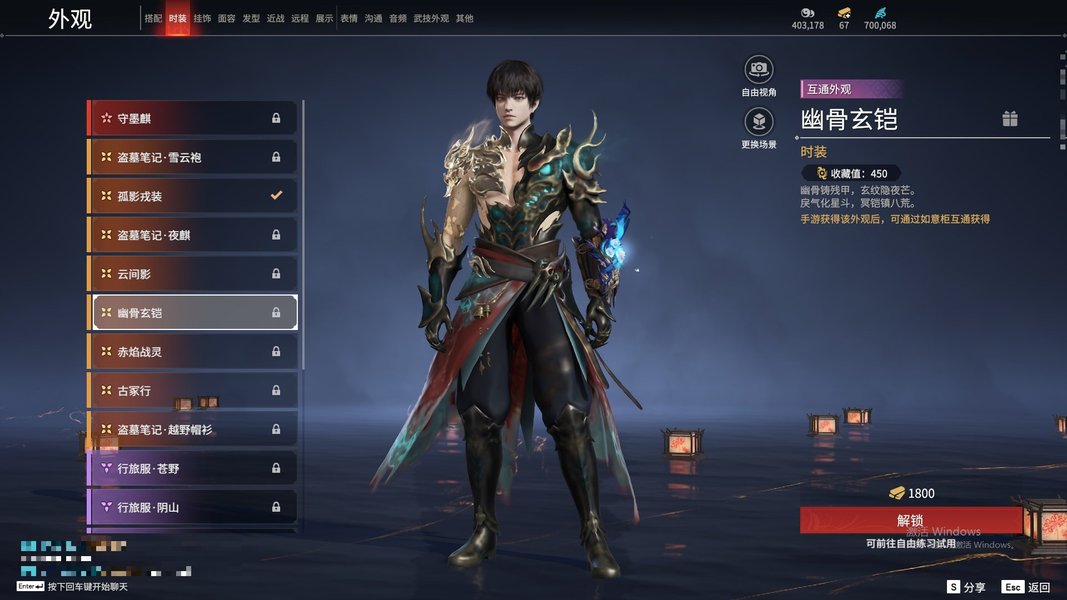Open the 更换场景 scene change option
Image resolution: width=1067 pixels, height=600 pixels.
coord(759,122)
